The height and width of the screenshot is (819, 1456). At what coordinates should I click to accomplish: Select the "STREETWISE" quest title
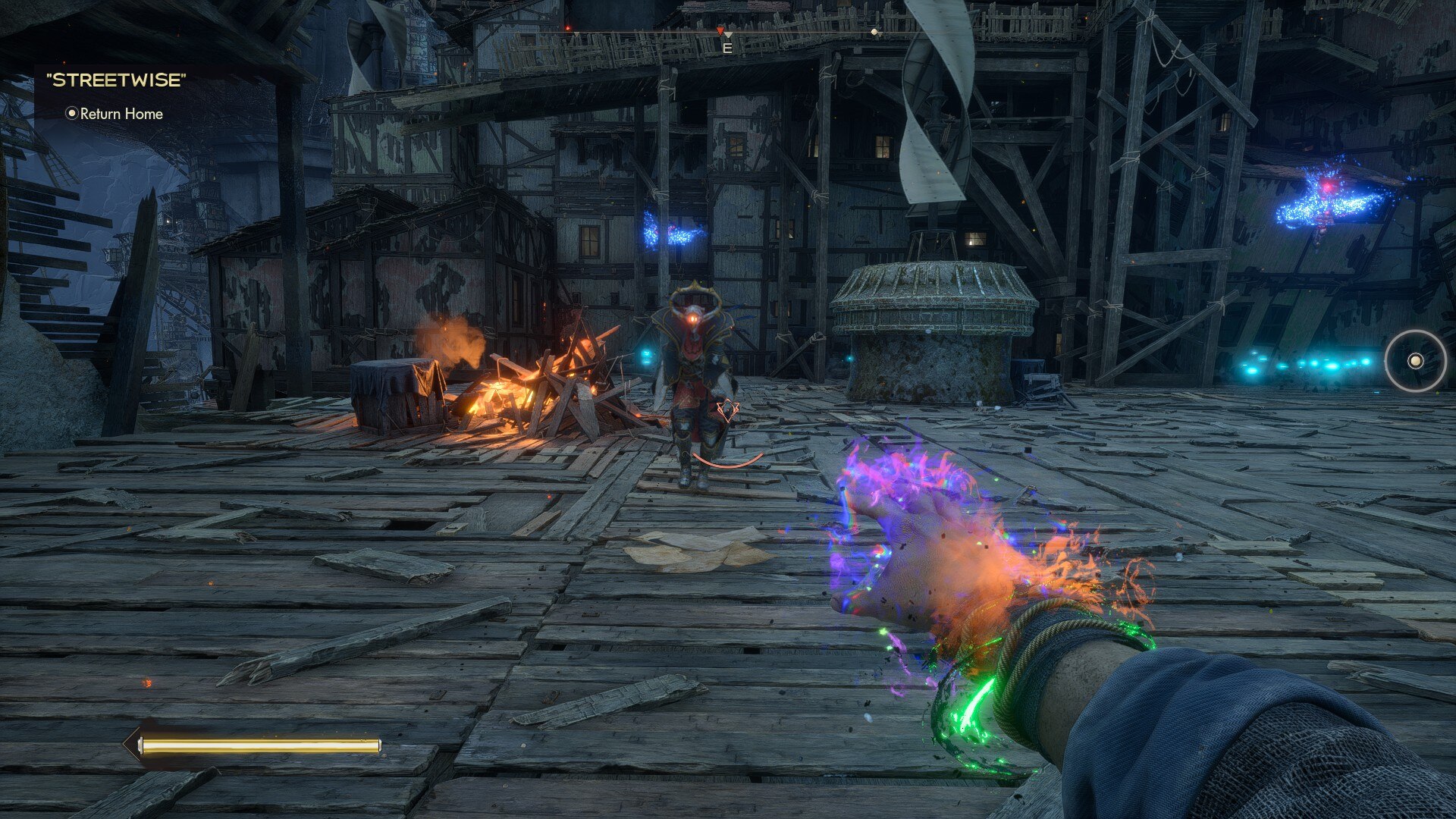click(116, 80)
